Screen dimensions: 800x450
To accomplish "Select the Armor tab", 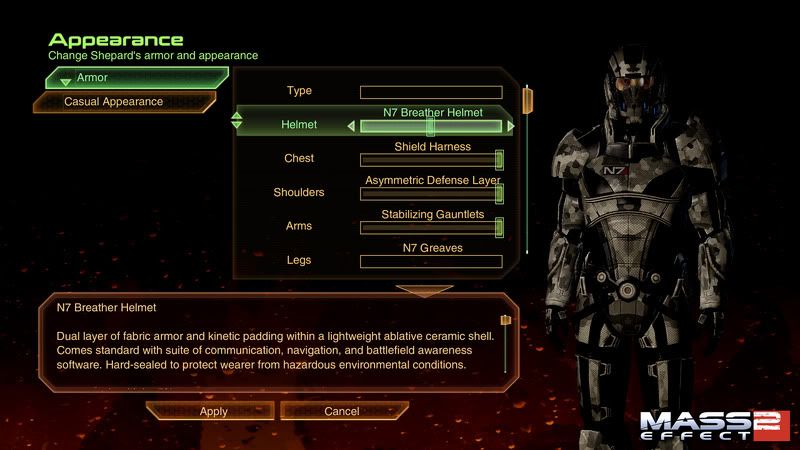I will click(x=137, y=78).
